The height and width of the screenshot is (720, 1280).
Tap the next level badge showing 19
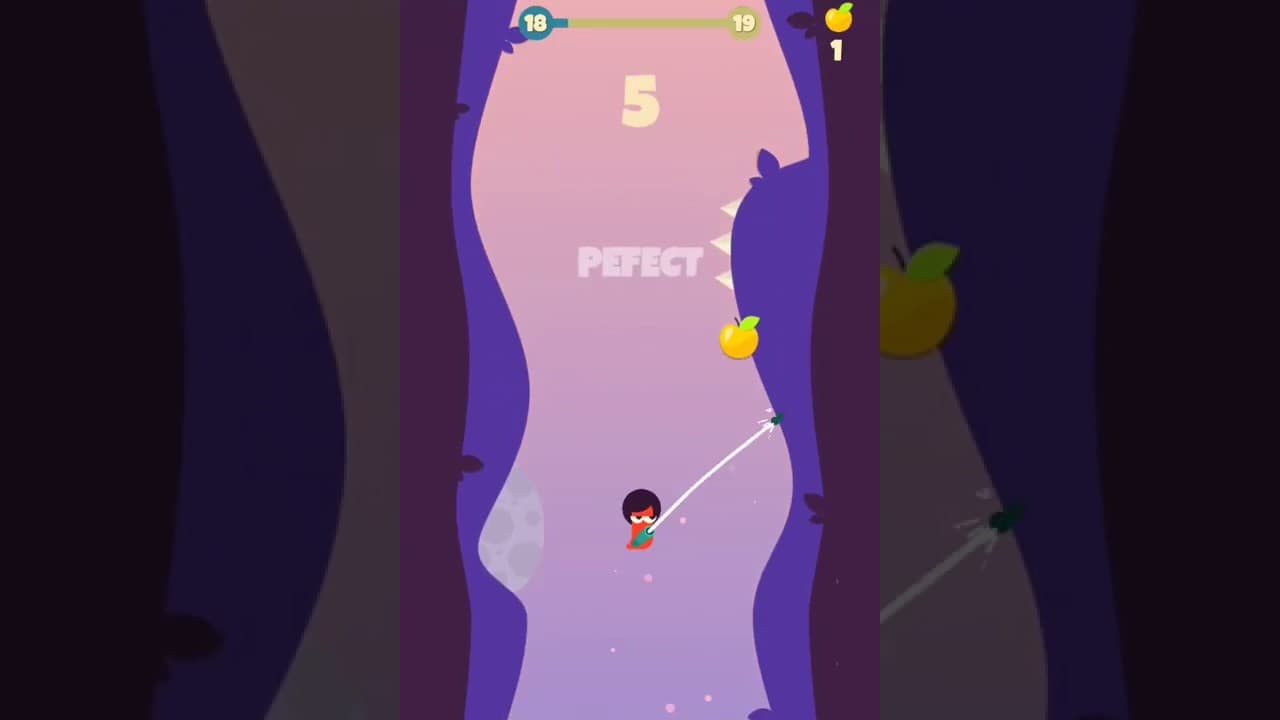744,23
